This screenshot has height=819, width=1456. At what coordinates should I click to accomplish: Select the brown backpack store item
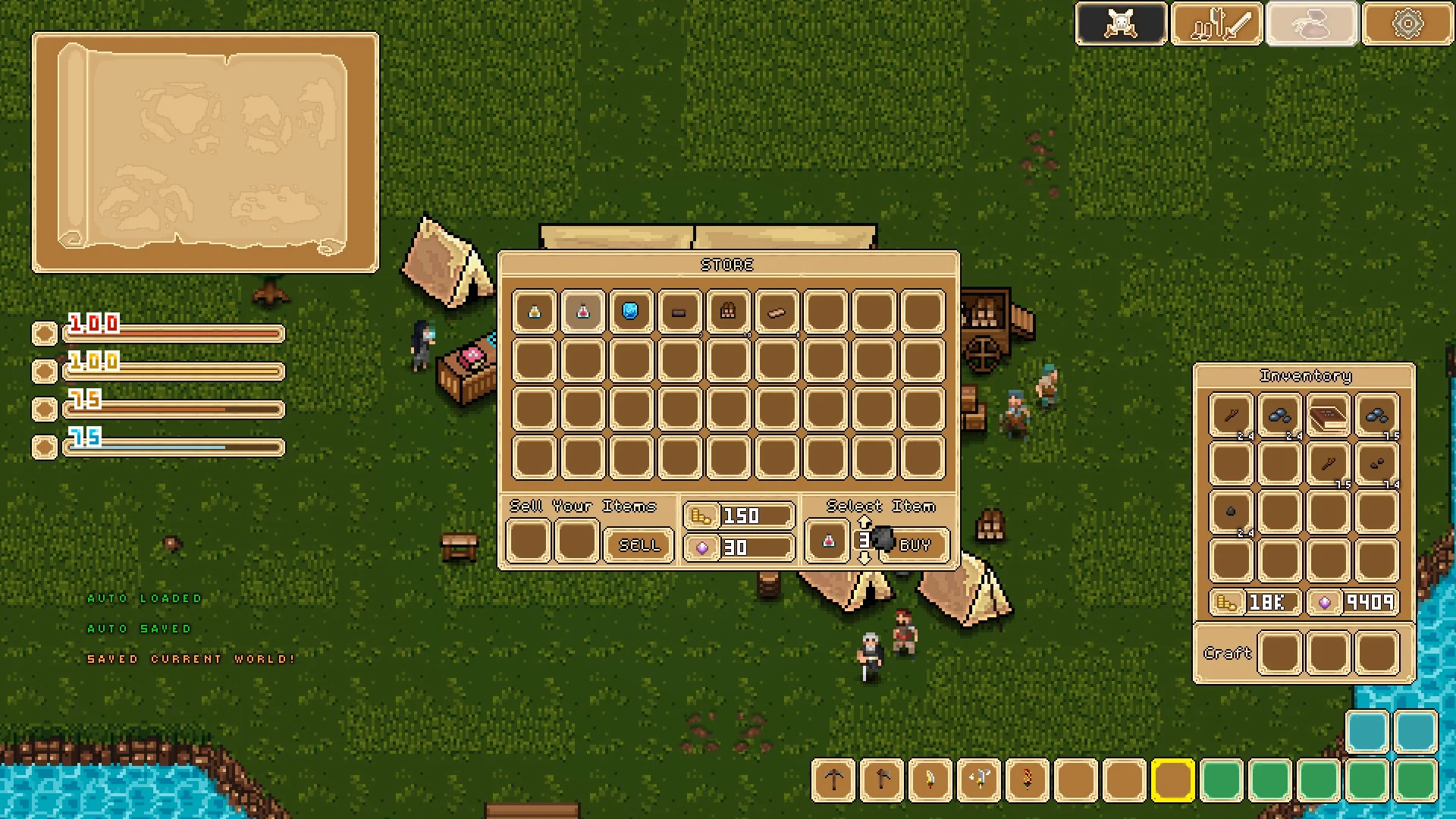[x=728, y=312]
